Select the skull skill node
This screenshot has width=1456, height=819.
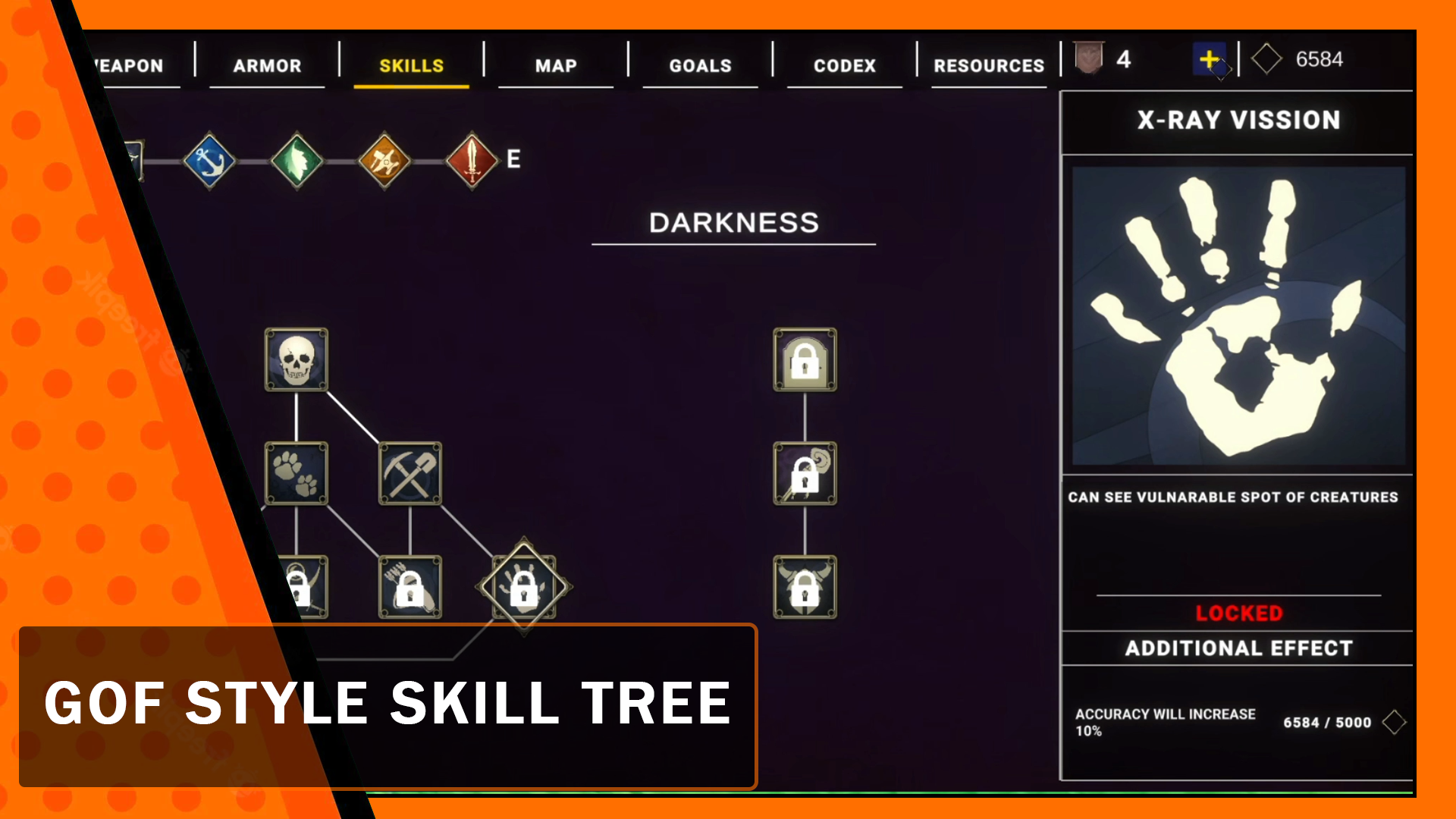[297, 362]
